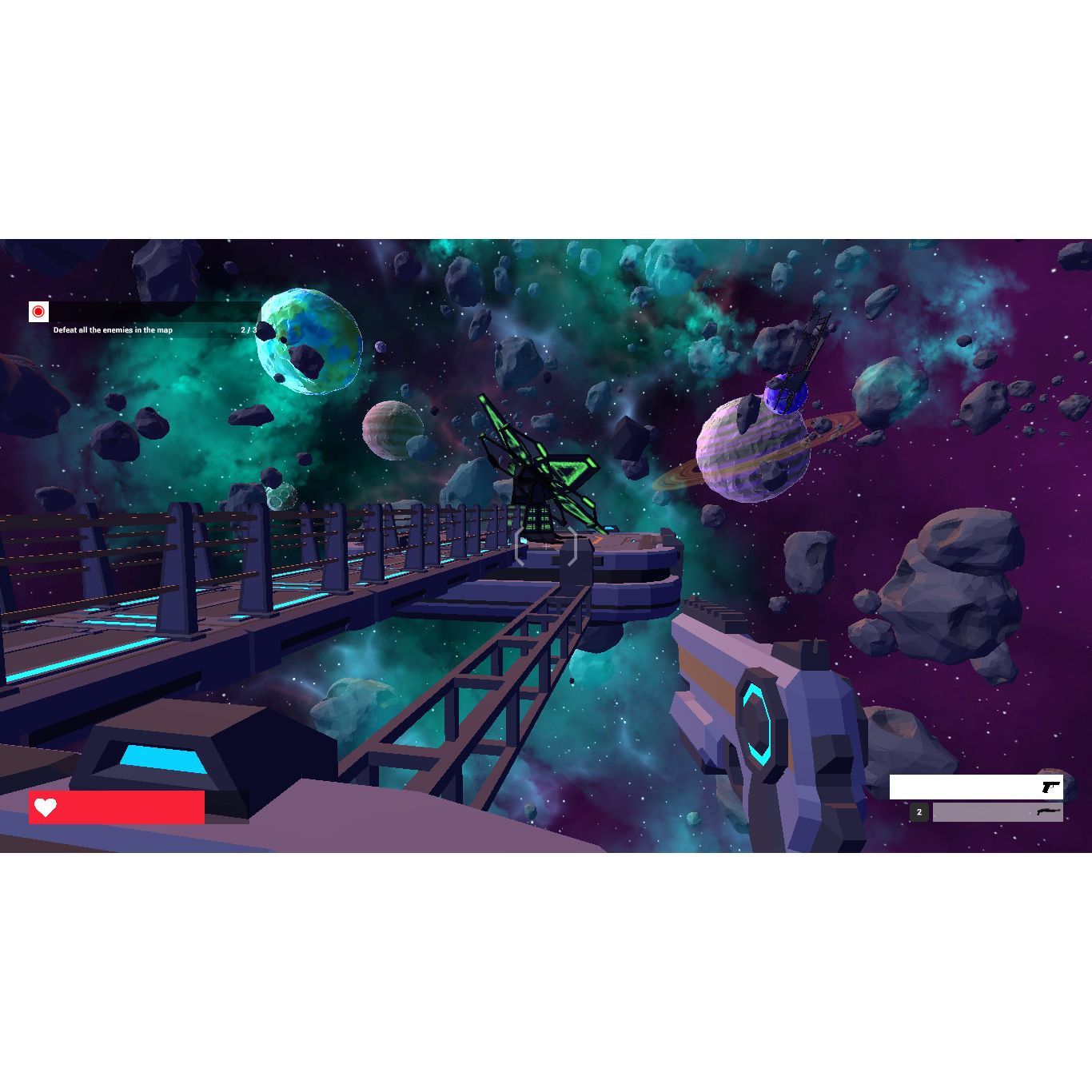The height and width of the screenshot is (1092, 1092).
Task: Click the red objective marker icon
Action: pyautogui.click(x=38, y=310)
